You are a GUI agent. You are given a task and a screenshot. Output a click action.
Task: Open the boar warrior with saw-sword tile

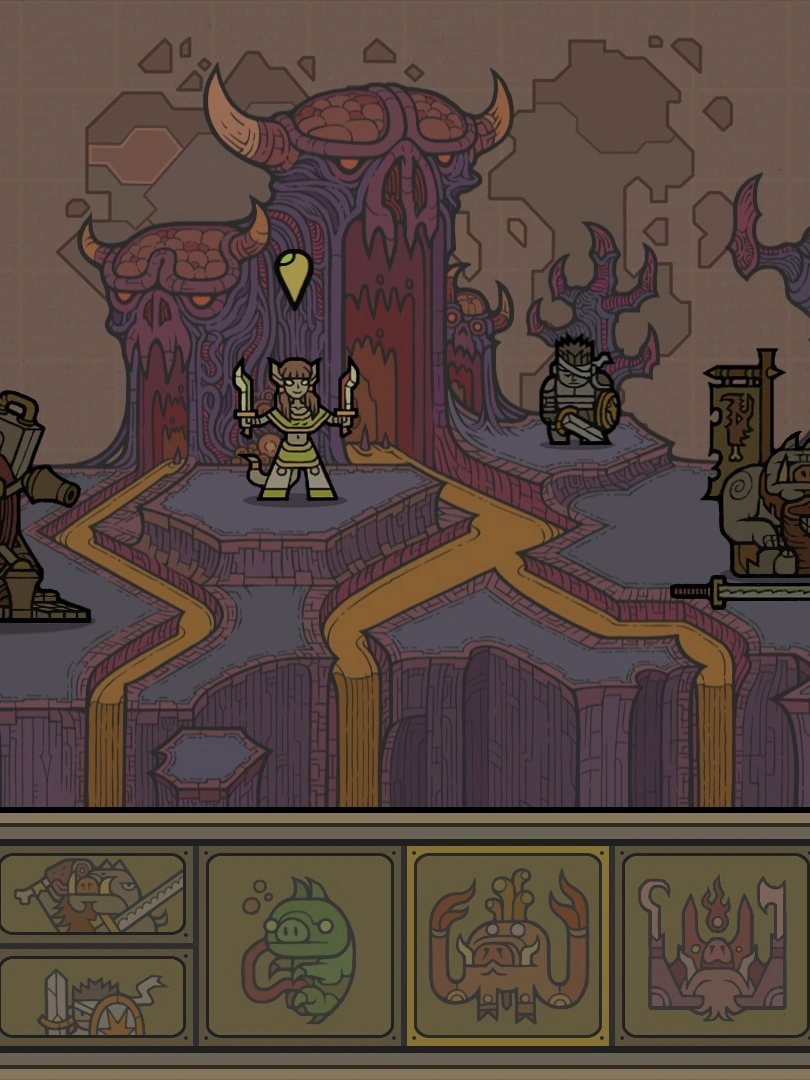click(x=93, y=893)
